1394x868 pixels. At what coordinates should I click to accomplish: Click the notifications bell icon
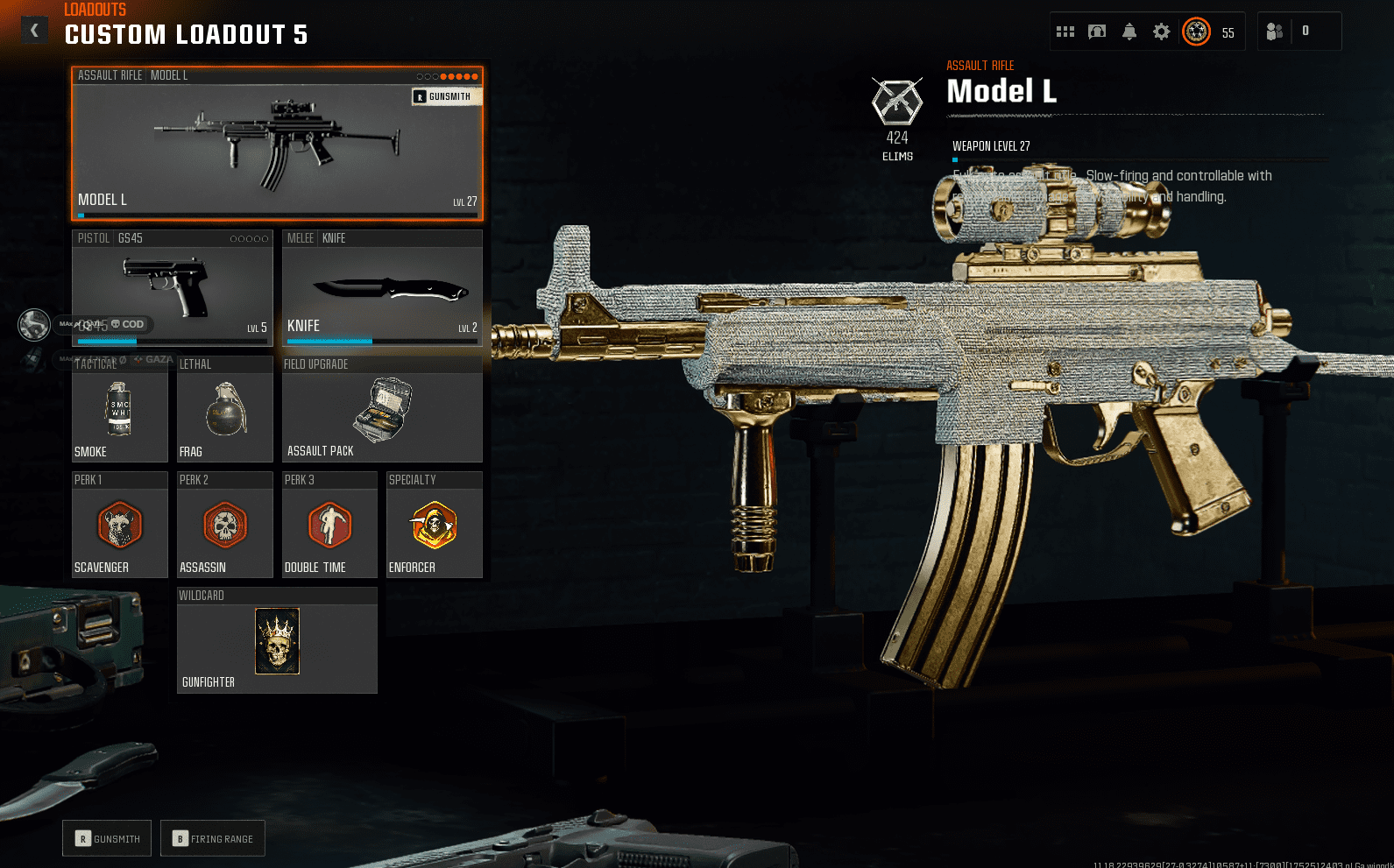coord(1129,31)
